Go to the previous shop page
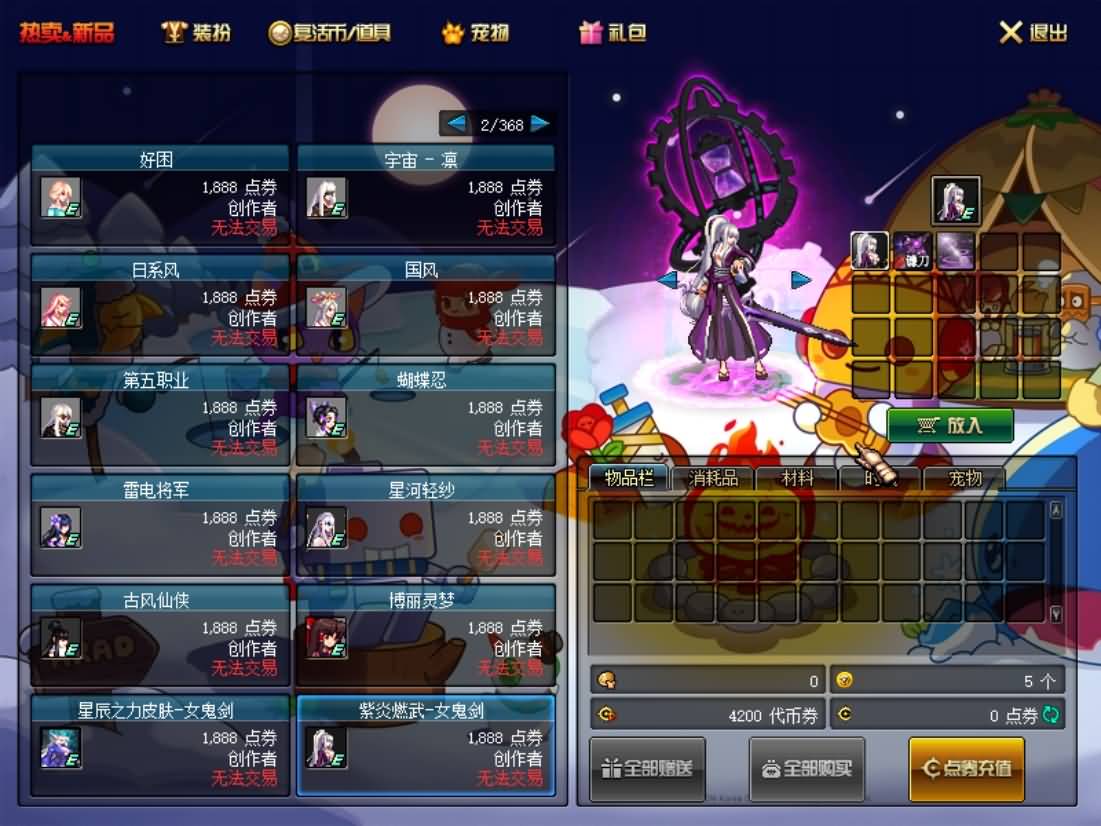The width and height of the screenshot is (1101, 826). (456, 124)
